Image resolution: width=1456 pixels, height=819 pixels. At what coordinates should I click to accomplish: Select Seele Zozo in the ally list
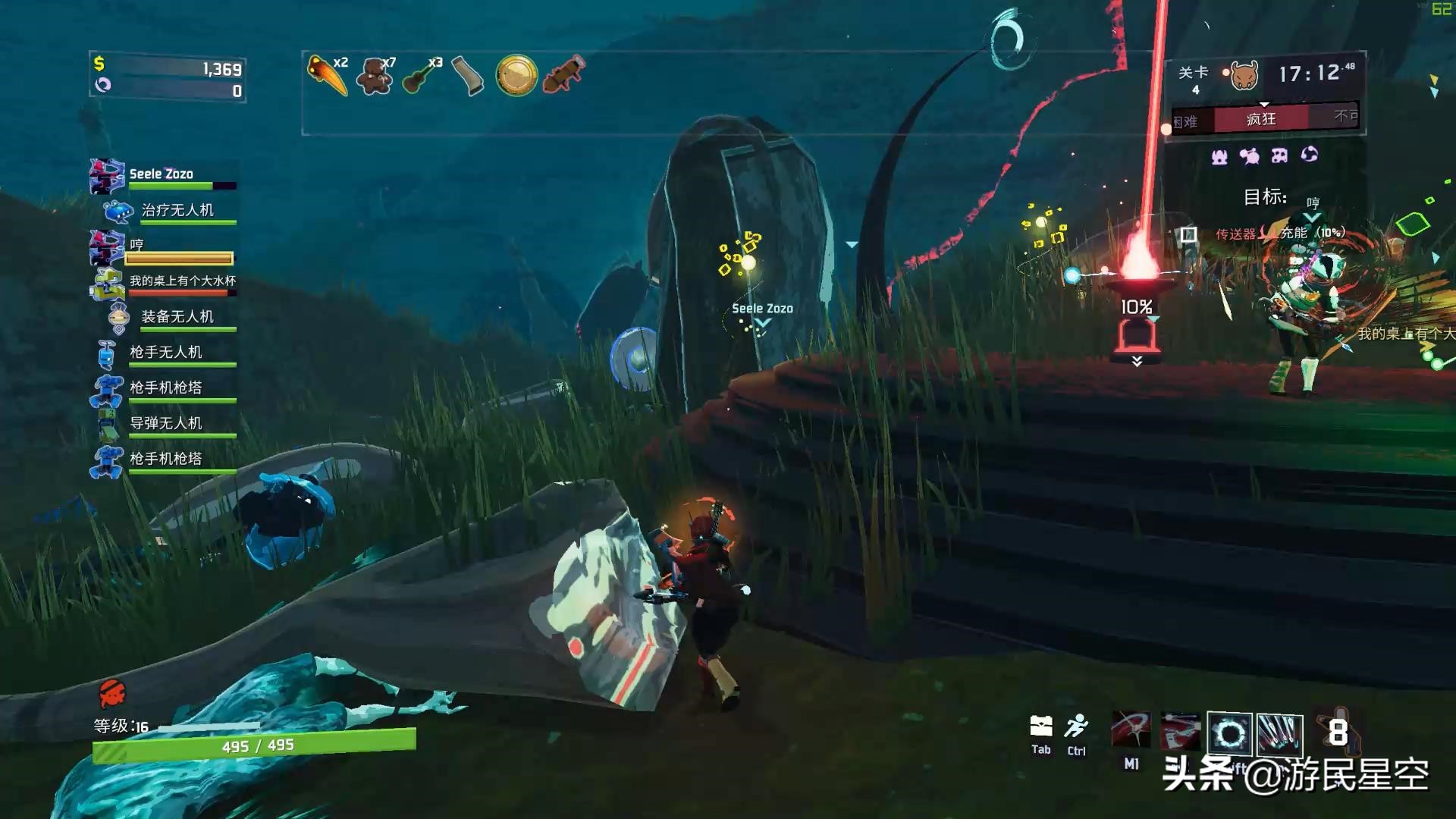tap(162, 174)
